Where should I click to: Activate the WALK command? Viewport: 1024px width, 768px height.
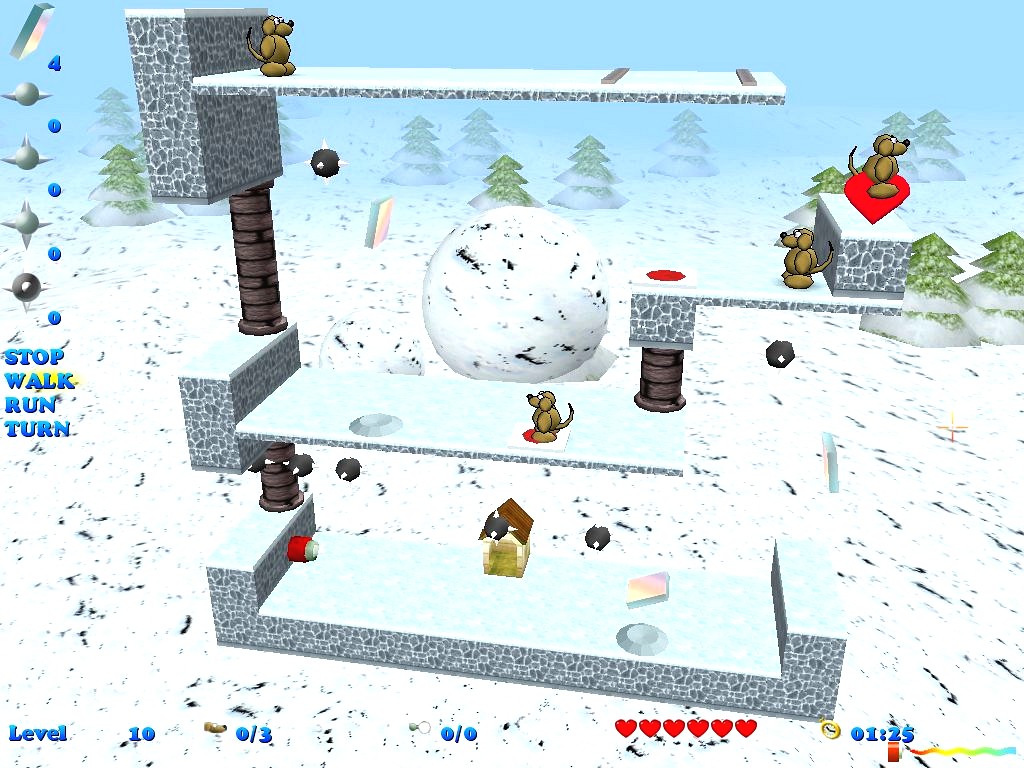(x=39, y=381)
